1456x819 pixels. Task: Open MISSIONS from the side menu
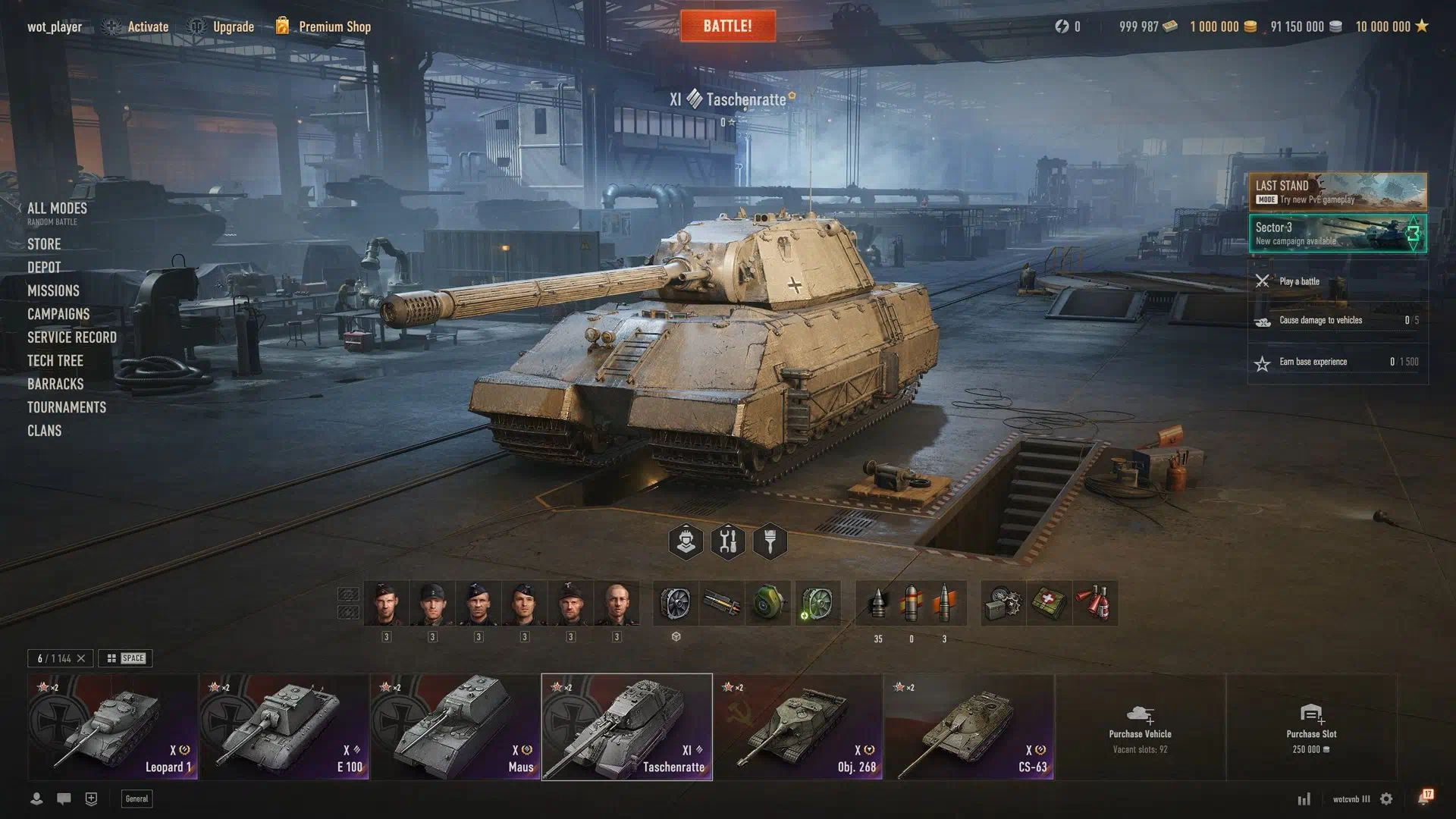(x=53, y=290)
